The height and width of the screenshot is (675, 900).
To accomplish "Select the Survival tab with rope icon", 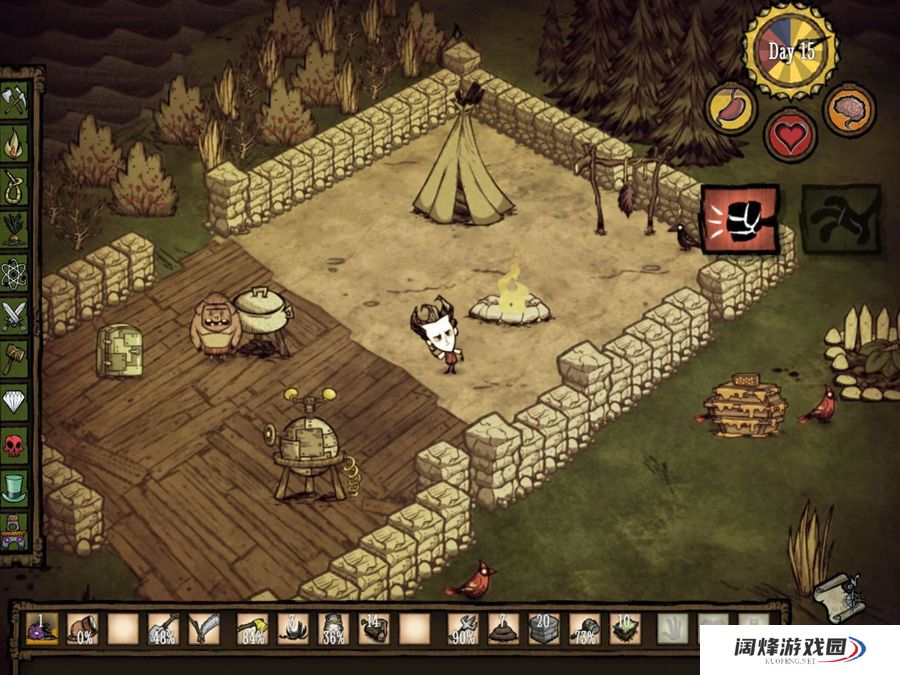I will [14, 184].
